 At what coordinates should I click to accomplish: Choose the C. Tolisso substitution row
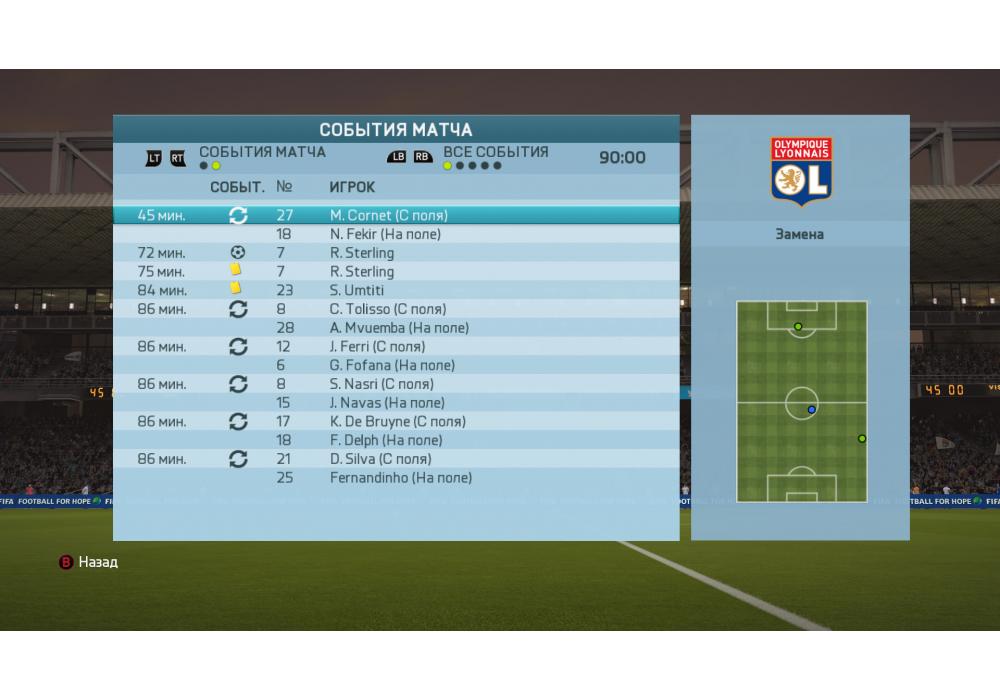point(395,309)
